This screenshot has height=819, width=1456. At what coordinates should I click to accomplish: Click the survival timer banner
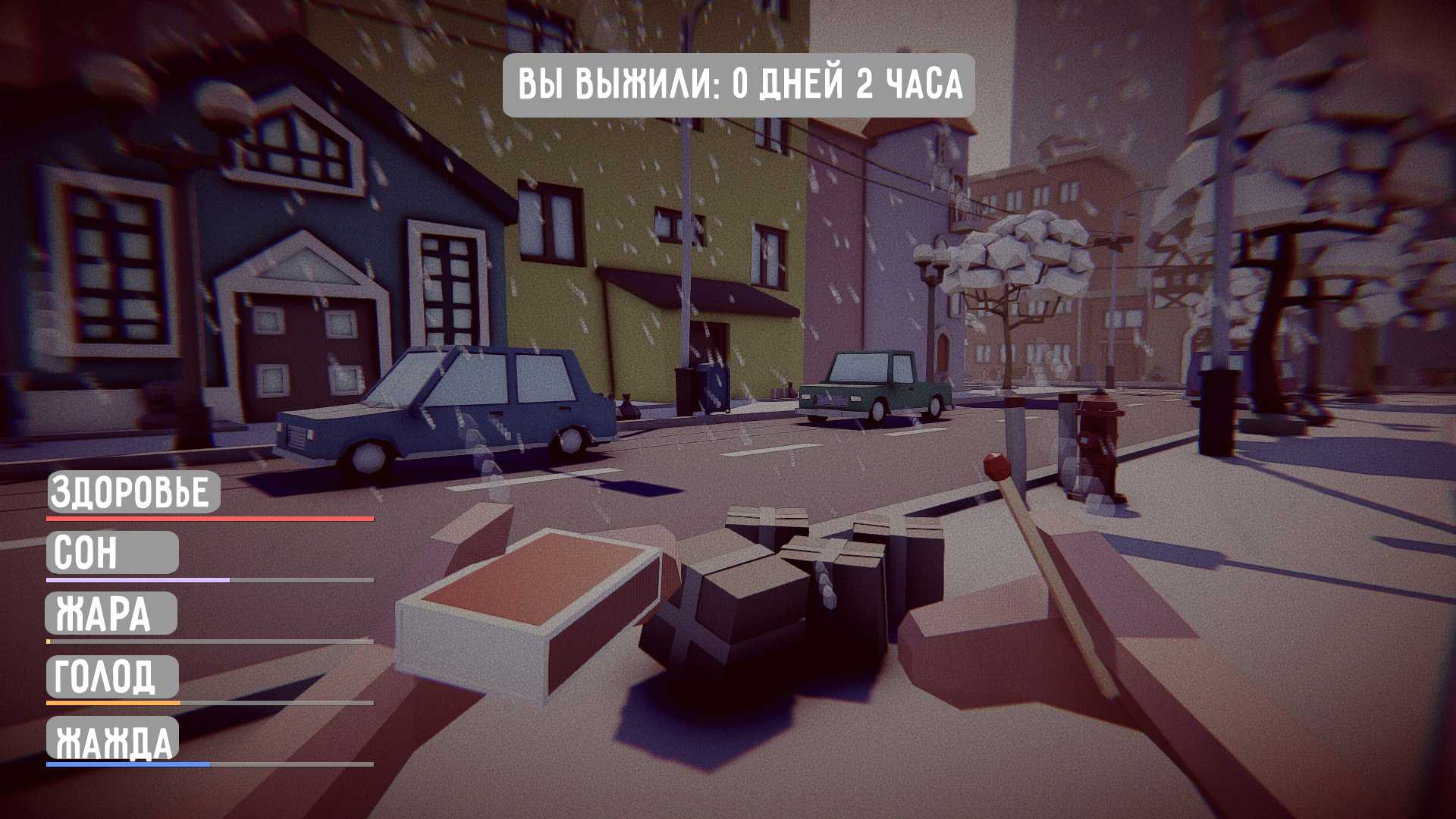click(x=739, y=85)
